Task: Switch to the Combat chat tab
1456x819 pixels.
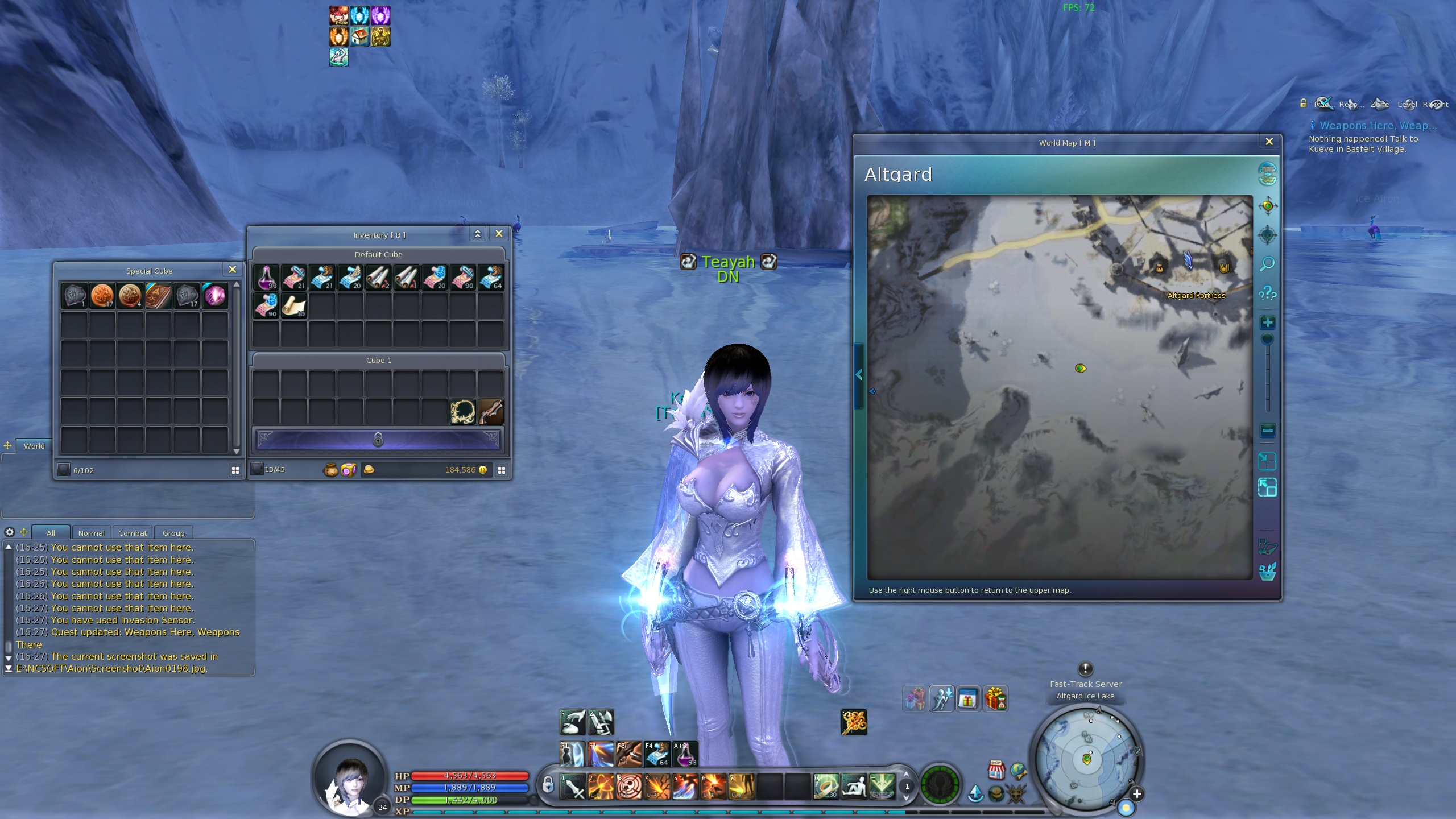Action: click(133, 533)
